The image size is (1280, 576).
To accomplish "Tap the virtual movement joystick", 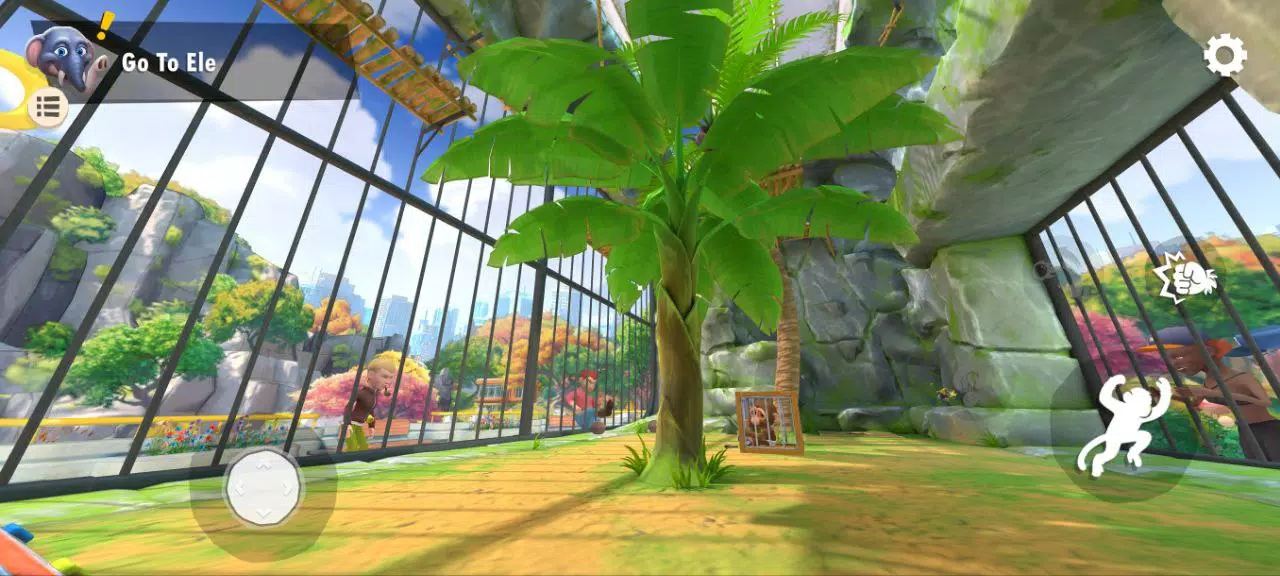I will click(263, 488).
